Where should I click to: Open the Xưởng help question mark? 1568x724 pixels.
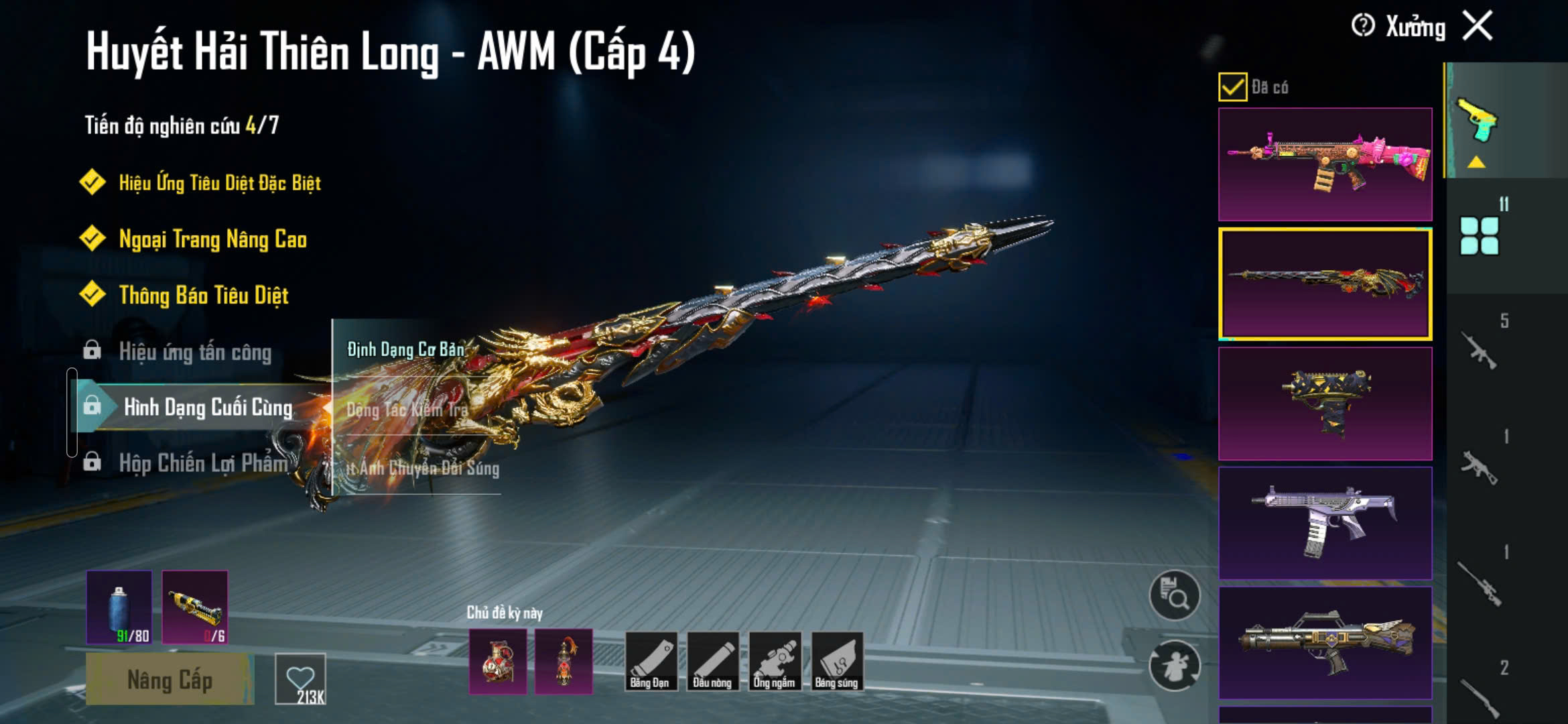pyautogui.click(x=1363, y=26)
